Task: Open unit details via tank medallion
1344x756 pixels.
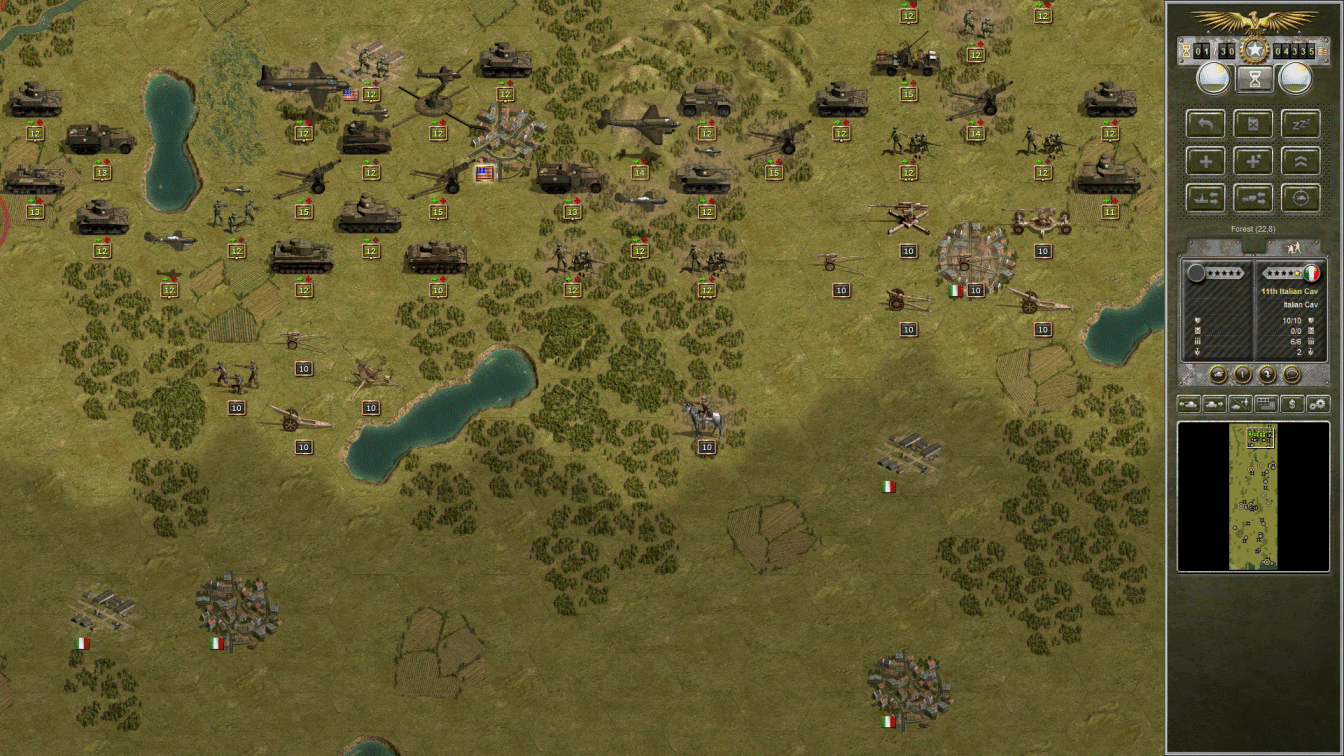Action: click(x=1217, y=373)
